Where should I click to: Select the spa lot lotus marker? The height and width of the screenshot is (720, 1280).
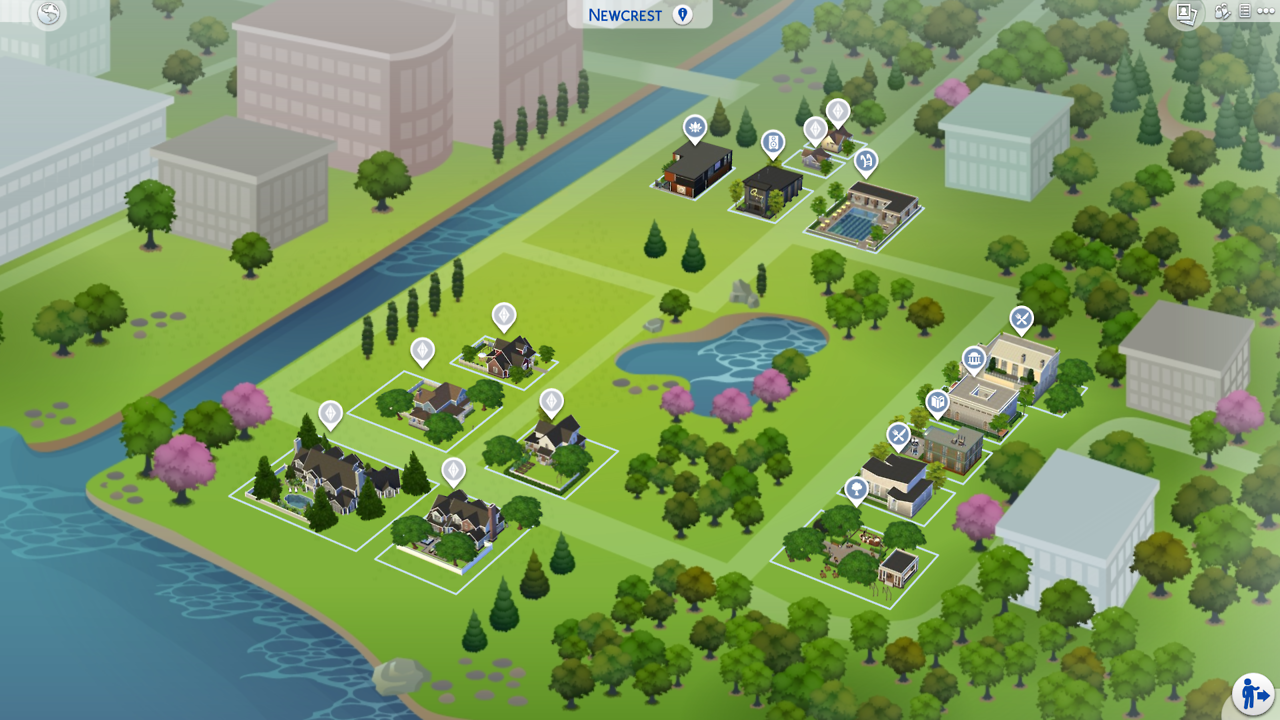[695, 127]
